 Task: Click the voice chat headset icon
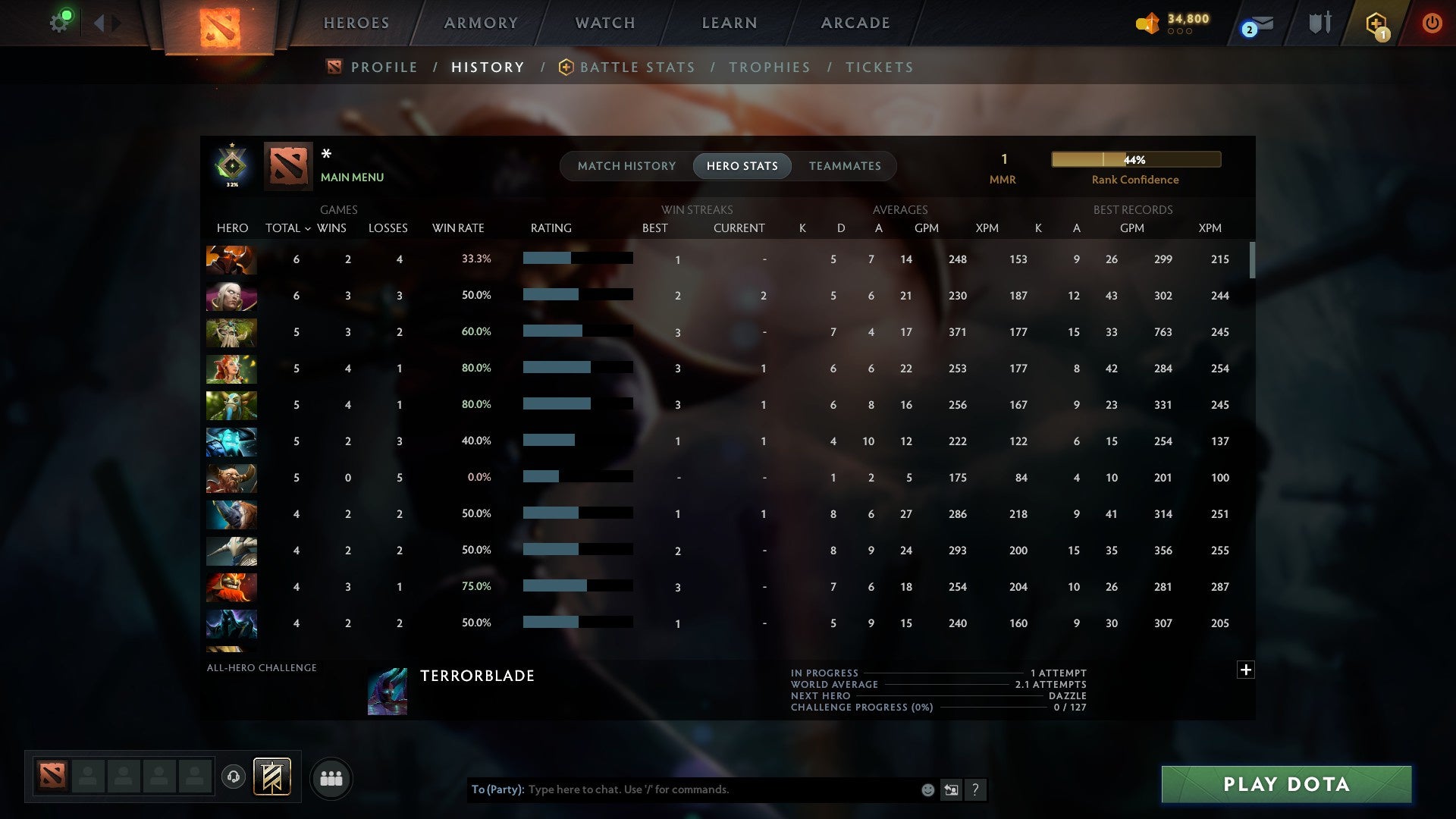click(233, 777)
